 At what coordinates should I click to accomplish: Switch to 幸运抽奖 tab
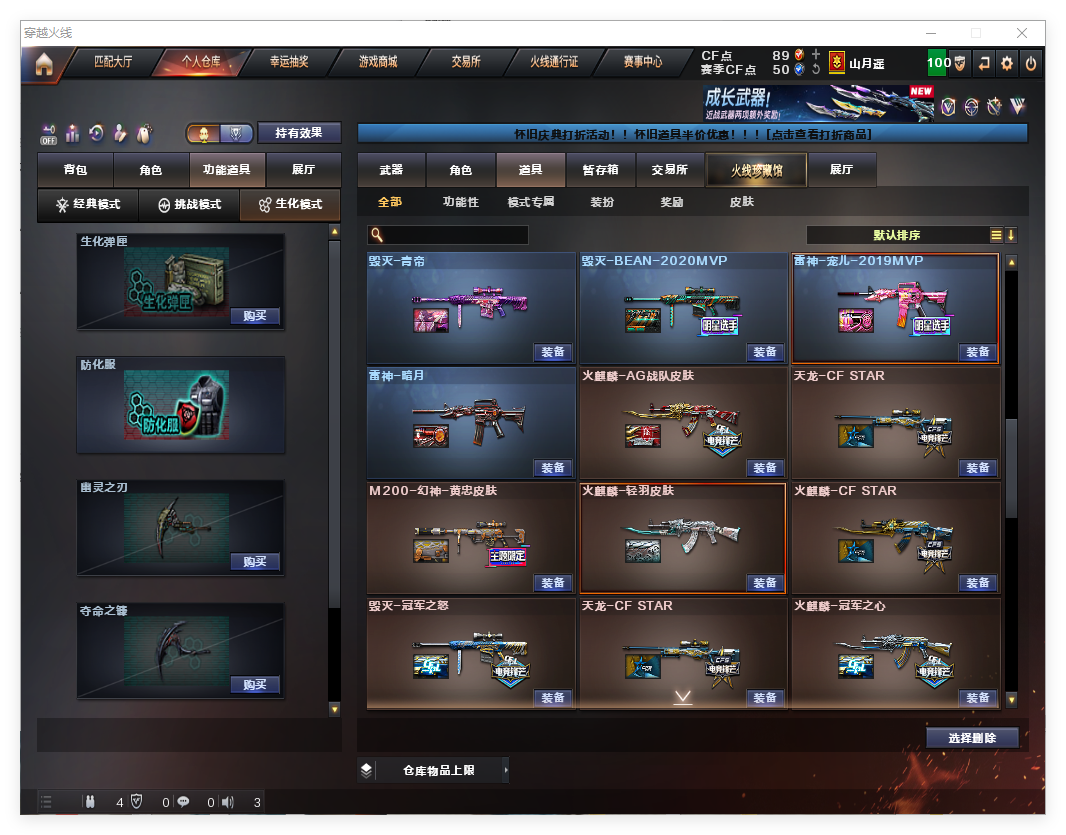click(289, 62)
